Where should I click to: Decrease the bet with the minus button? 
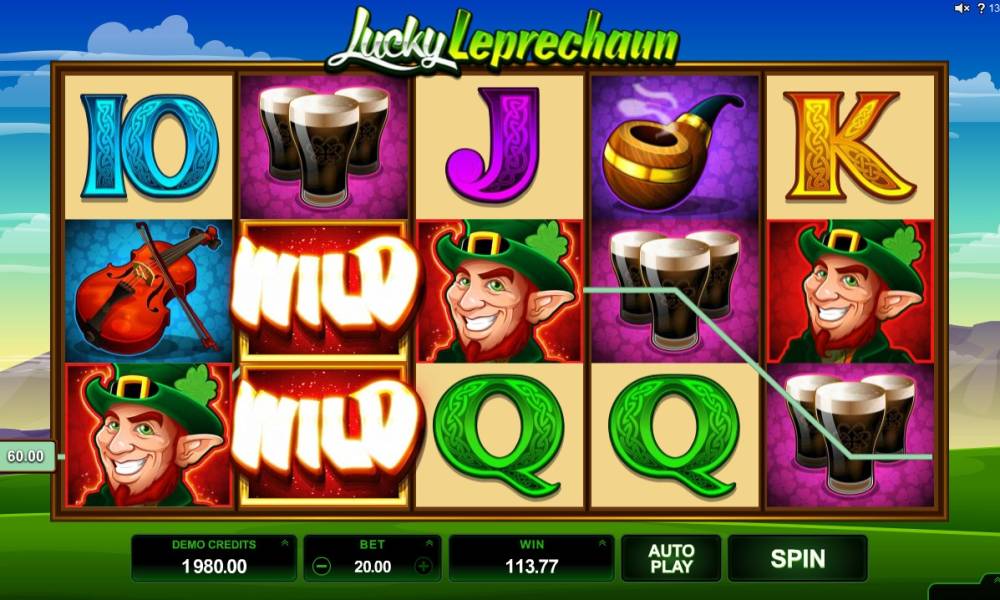pyautogui.click(x=322, y=566)
